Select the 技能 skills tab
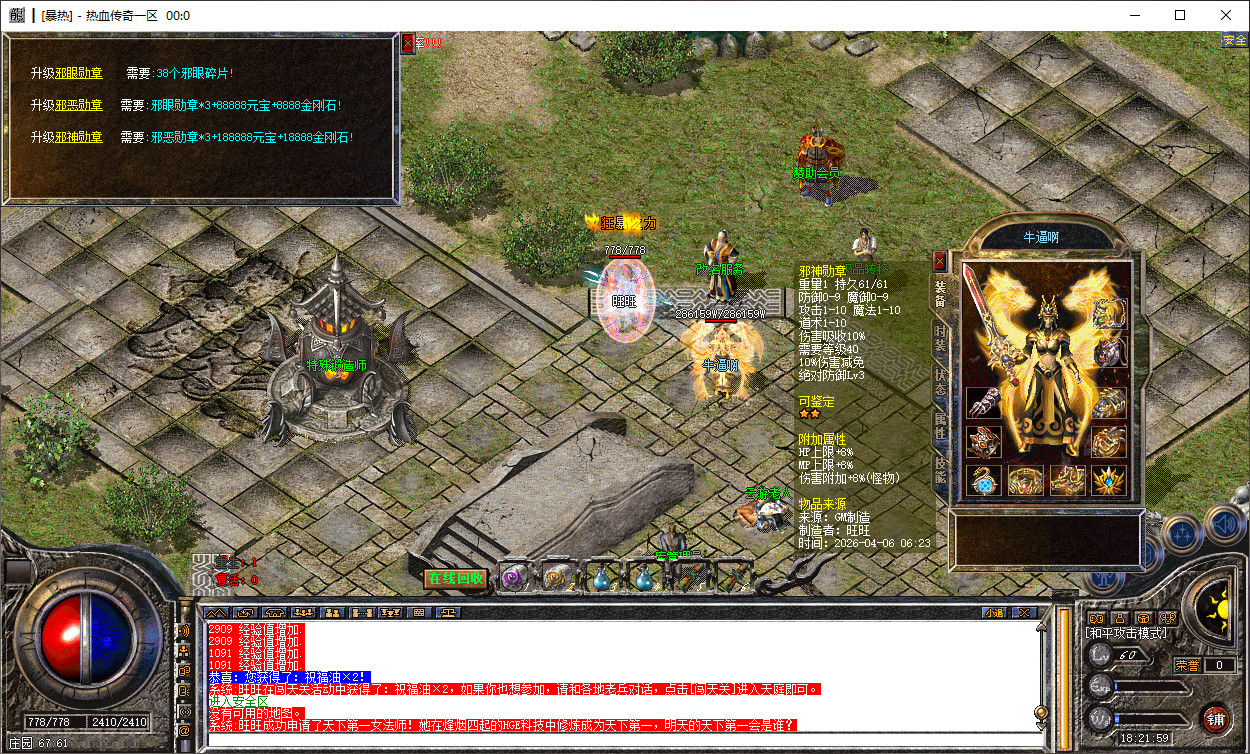The height and width of the screenshot is (754, 1250). coord(940,471)
